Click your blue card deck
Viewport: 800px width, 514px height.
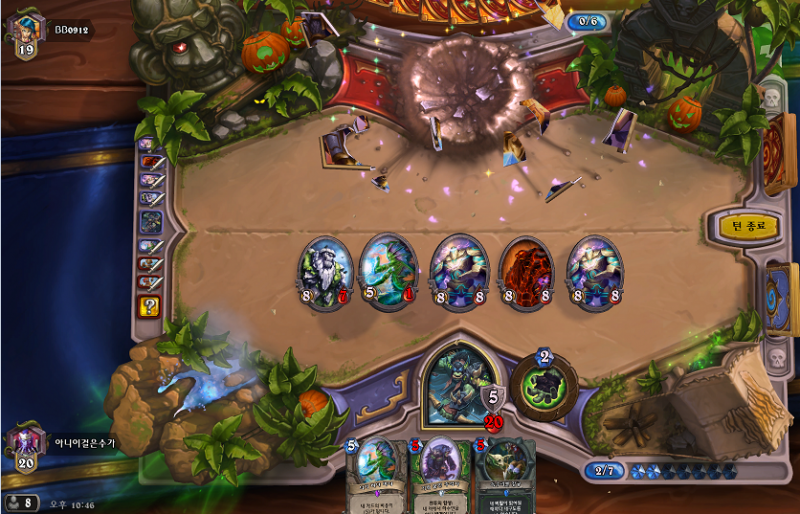pyautogui.click(x=779, y=298)
